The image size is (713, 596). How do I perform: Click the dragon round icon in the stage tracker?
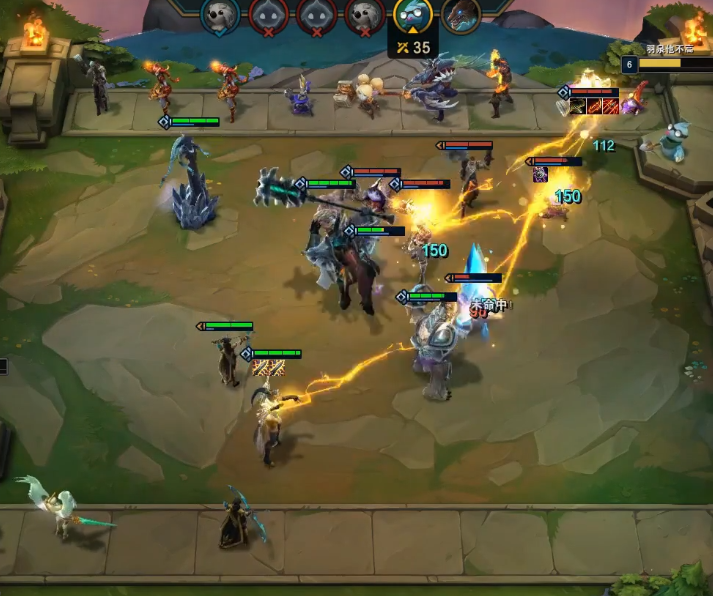(x=460, y=16)
